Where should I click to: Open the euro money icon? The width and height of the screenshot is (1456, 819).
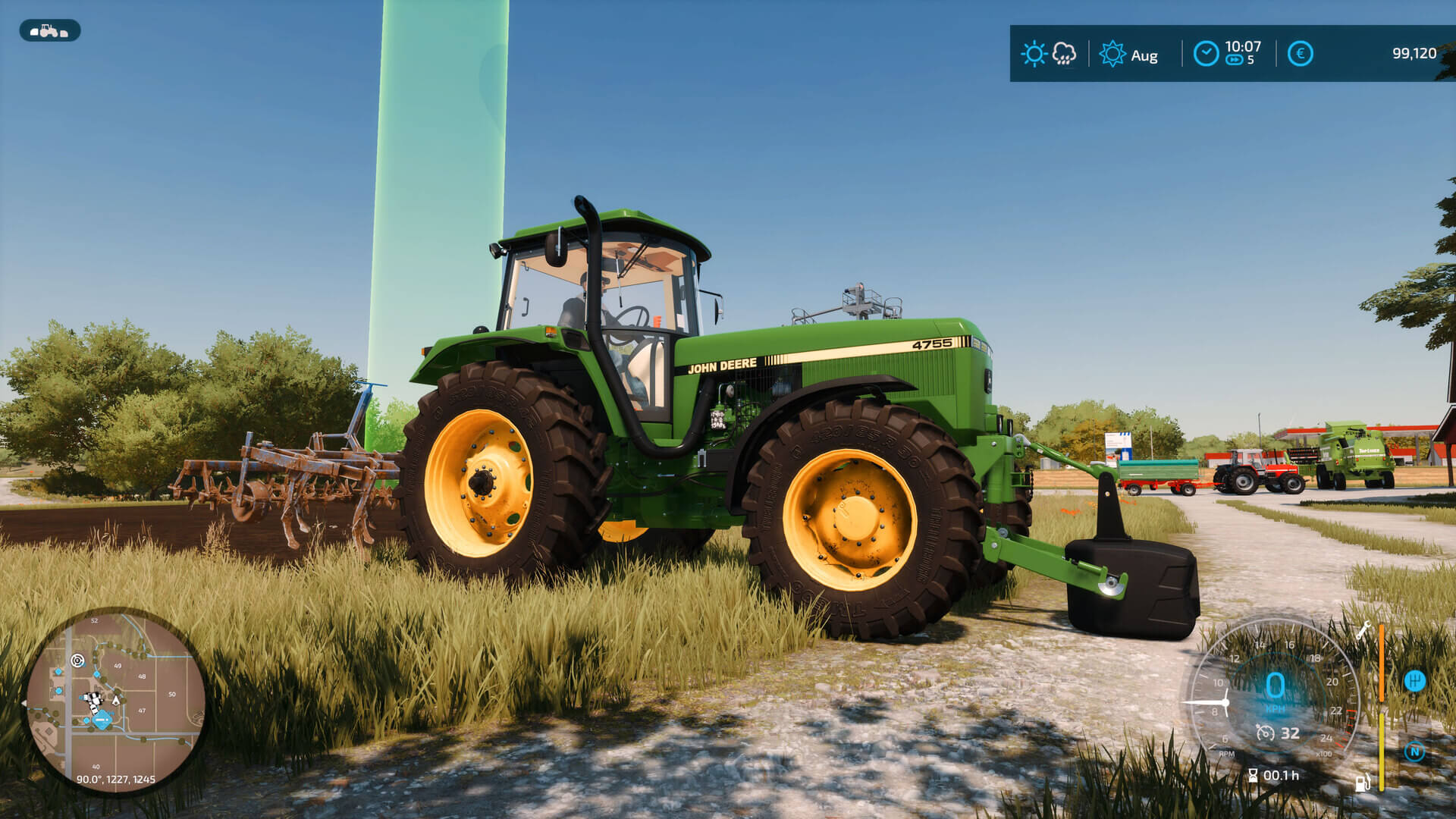pyautogui.click(x=1300, y=54)
